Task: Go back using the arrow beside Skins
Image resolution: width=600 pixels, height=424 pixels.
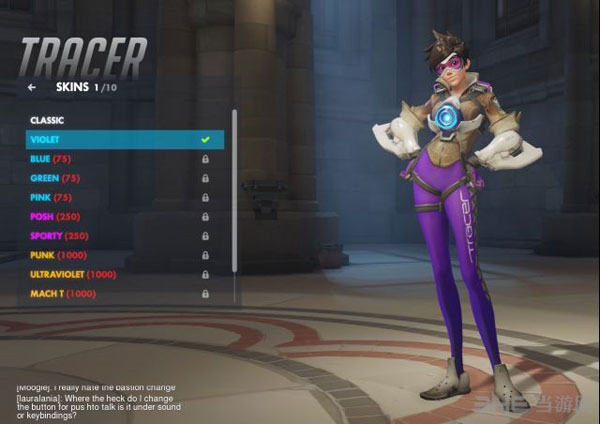Action: [32, 88]
